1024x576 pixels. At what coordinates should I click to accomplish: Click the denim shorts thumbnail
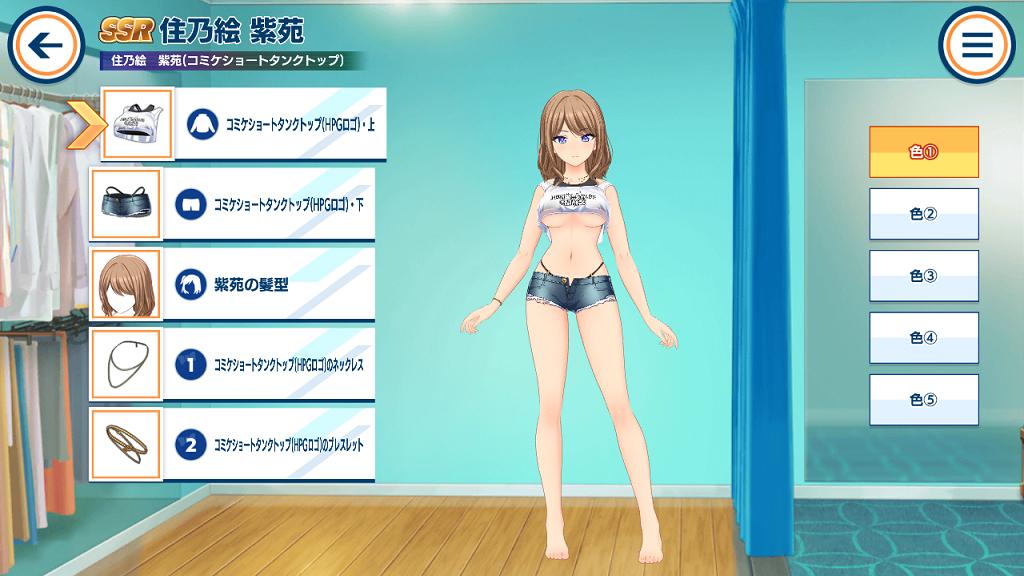pyautogui.click(x=126, y=204)
